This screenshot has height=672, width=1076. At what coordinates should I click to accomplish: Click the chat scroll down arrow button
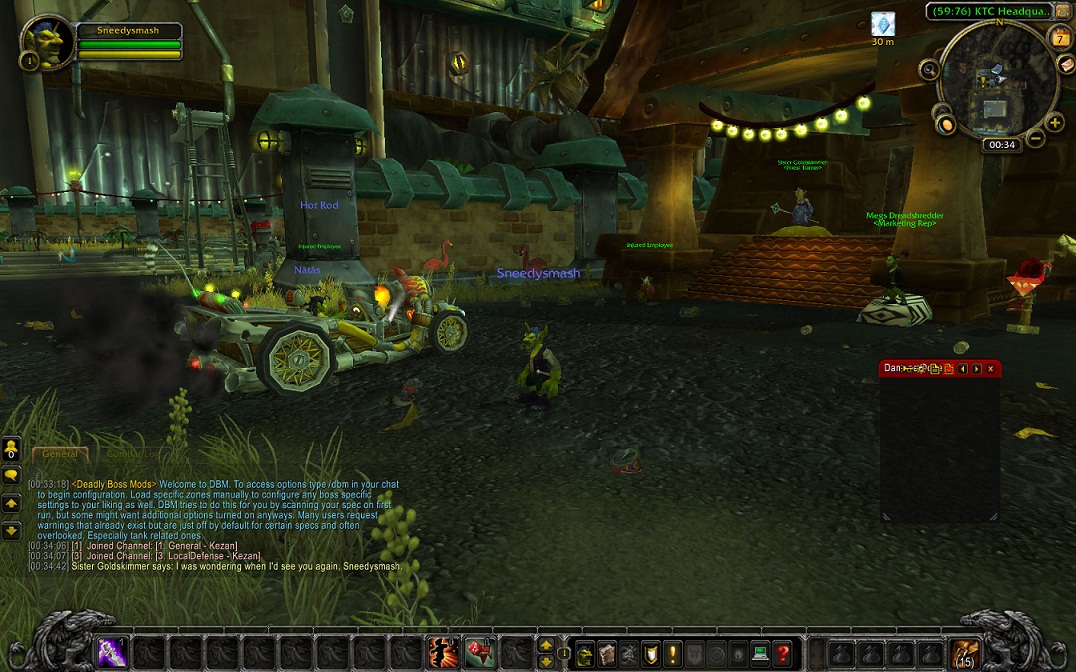pyautogui.click(x=12, y=530)
